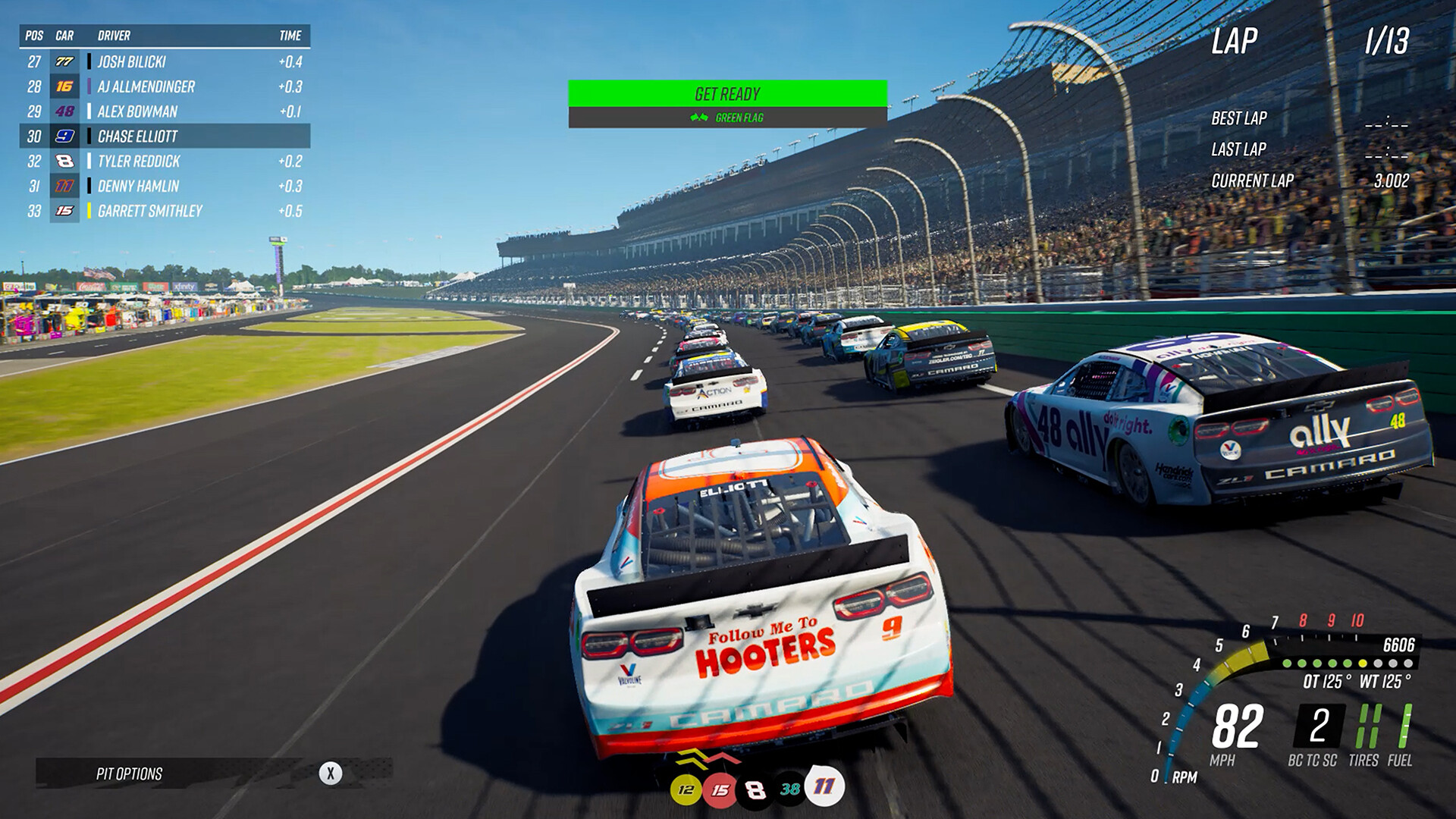Click the yellow 77 car icon for Josh Bilicki
Screen dimensions: 1456x819
pyautogui.click(x=63, y=61)
